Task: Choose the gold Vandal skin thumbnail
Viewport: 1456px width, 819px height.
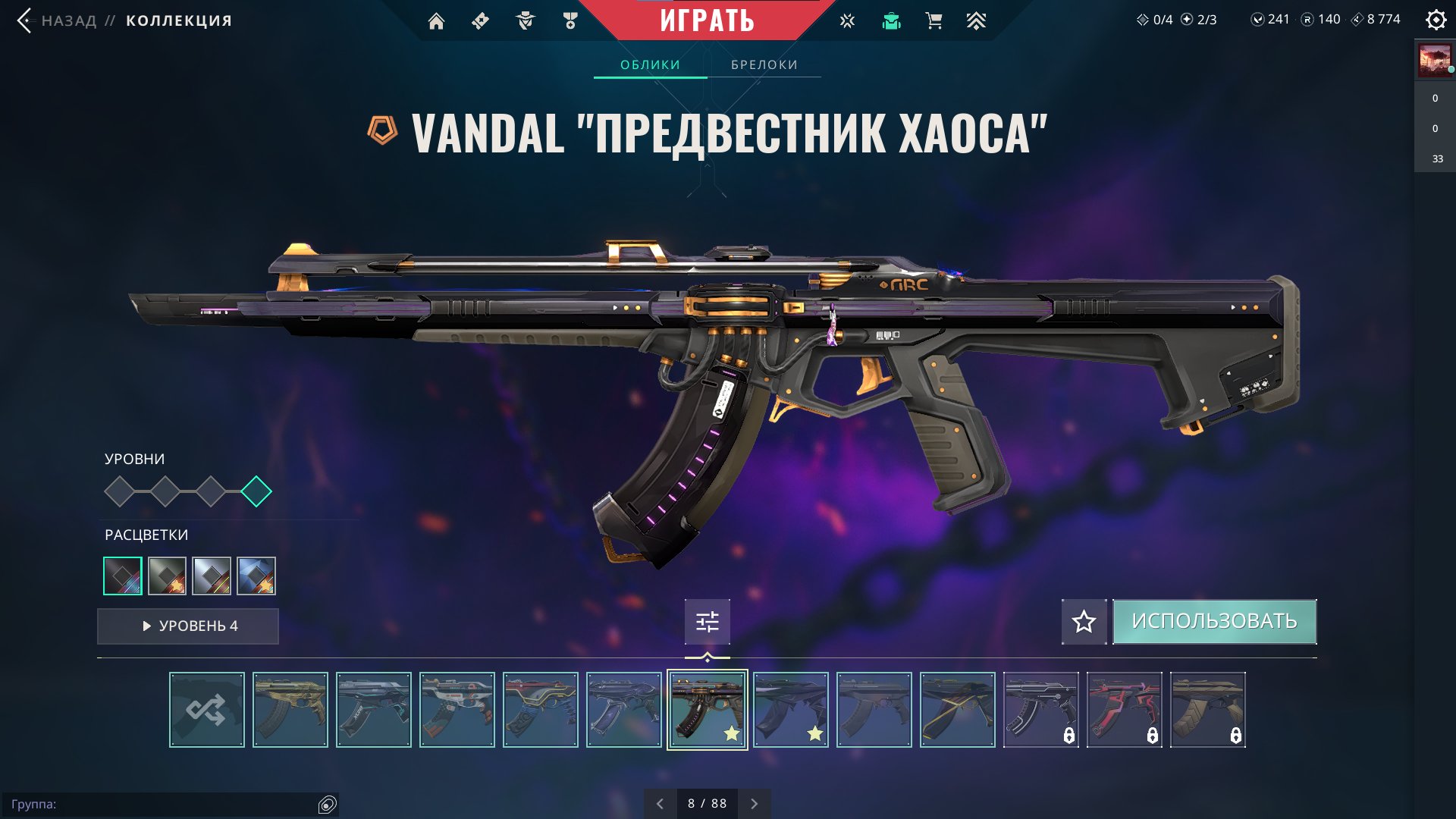Action: pos(290,710)
